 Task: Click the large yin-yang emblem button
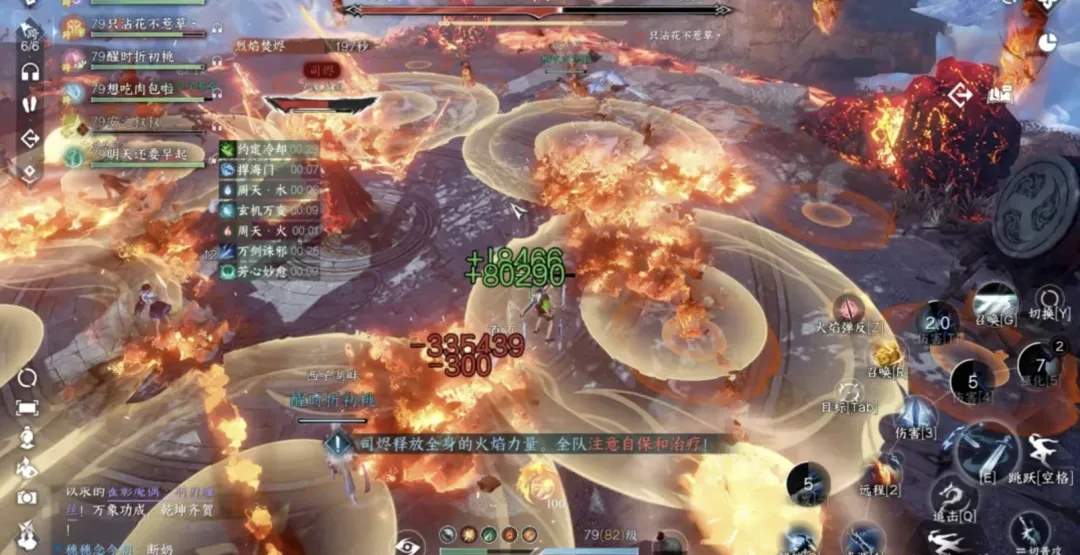1037,205
